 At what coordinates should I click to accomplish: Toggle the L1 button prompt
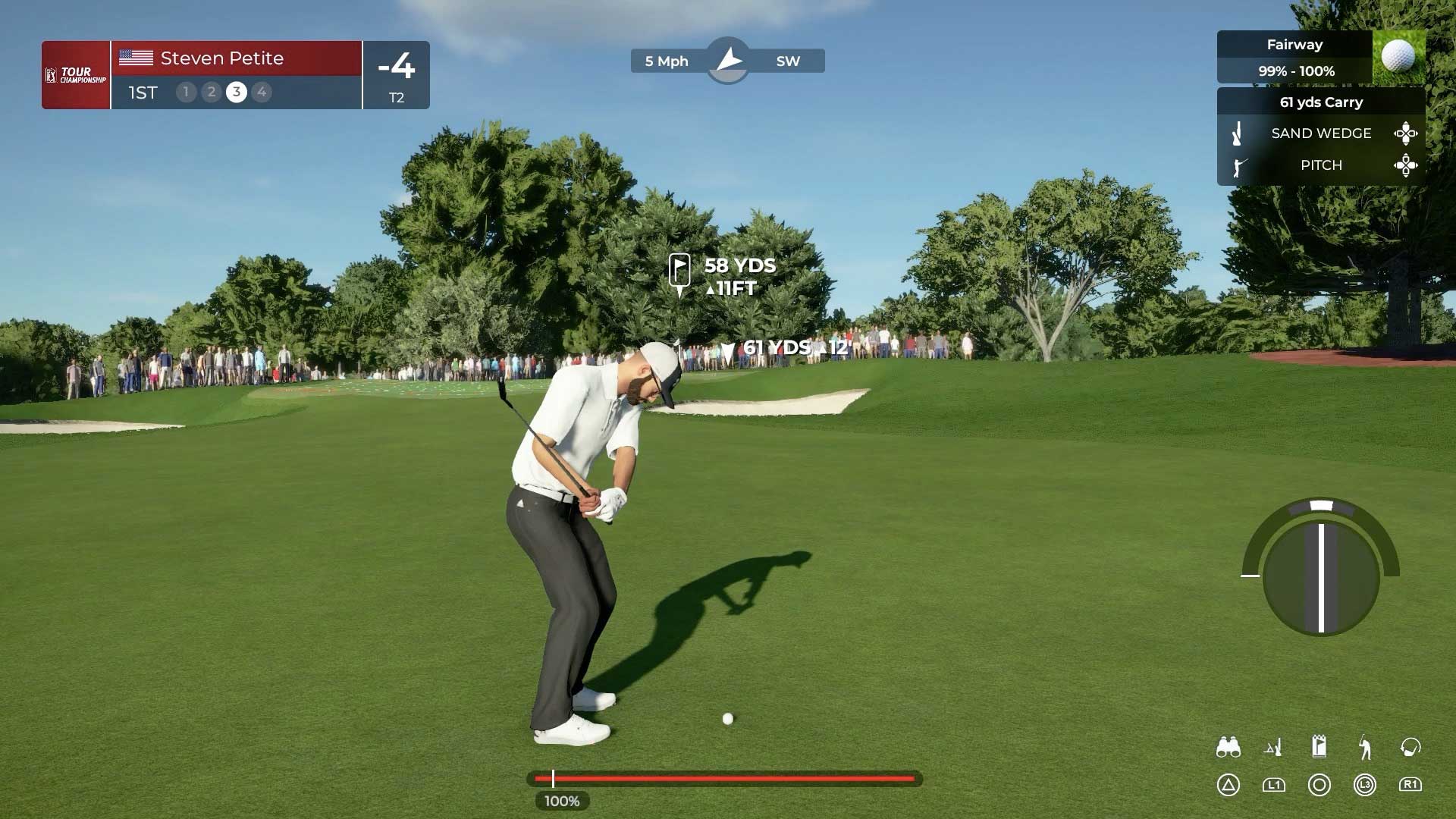[1275, 786]
